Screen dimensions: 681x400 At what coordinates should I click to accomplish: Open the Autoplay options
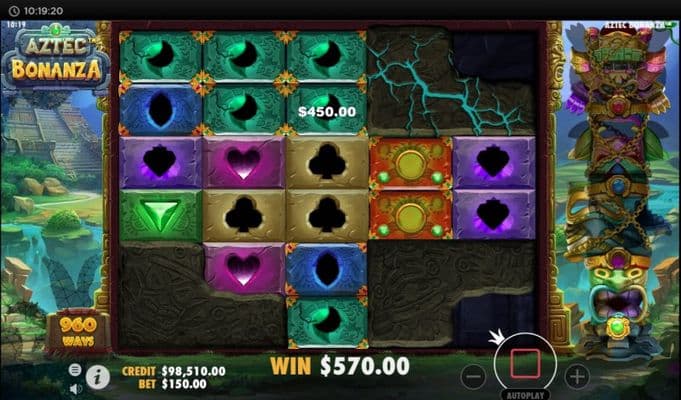tap(525, 395)
